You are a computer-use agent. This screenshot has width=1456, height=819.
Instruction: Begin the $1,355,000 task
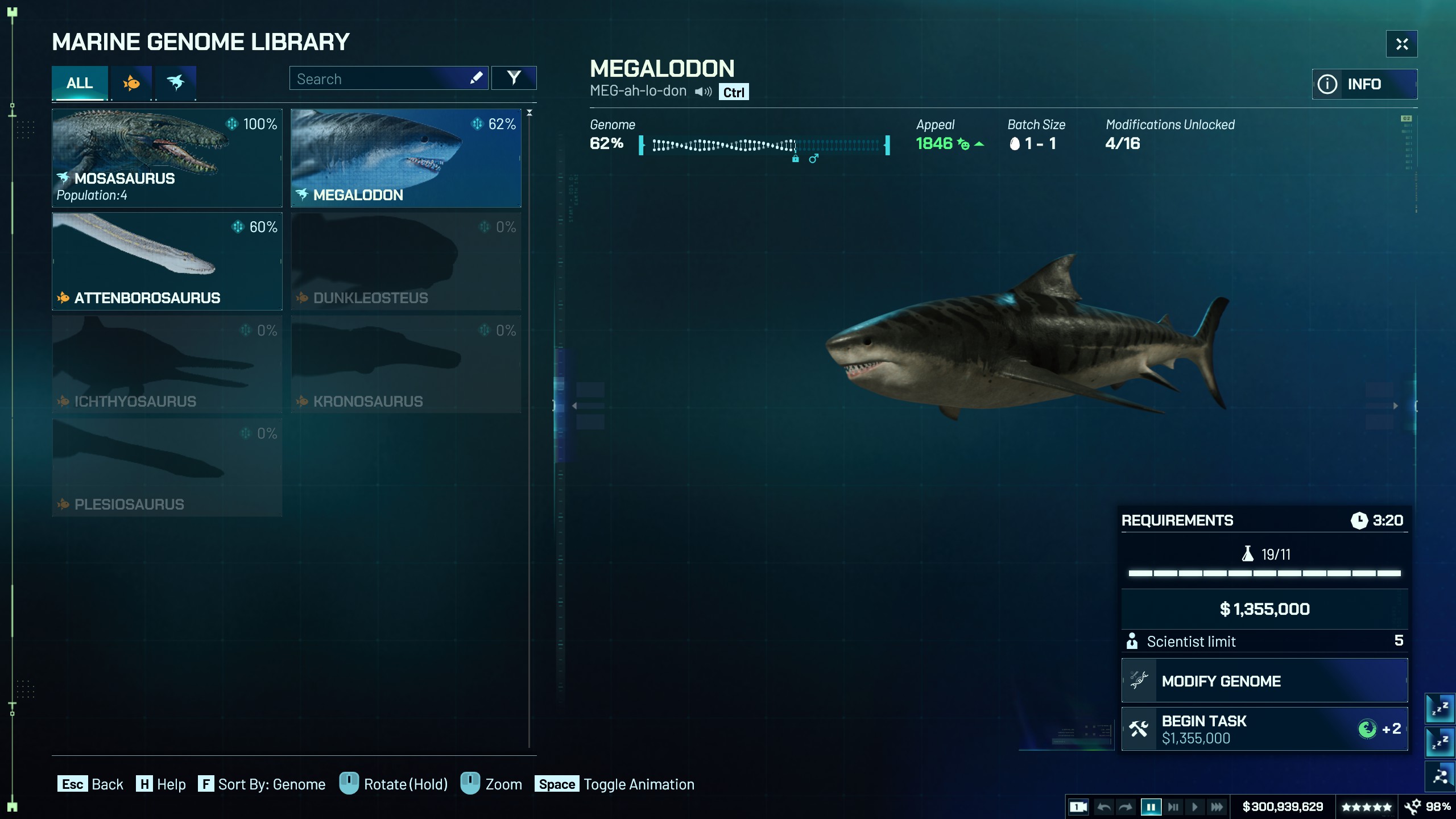[x=1264, y=729]
